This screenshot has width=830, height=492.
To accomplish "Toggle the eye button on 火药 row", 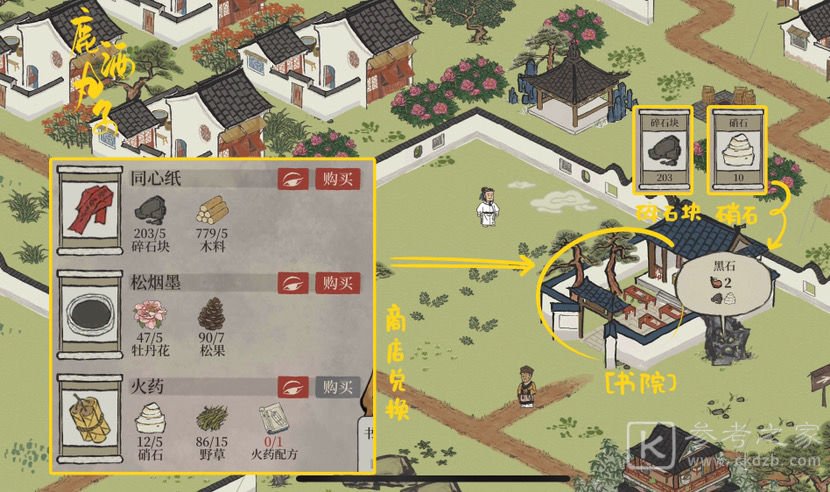I will click(x=294, y=387).
